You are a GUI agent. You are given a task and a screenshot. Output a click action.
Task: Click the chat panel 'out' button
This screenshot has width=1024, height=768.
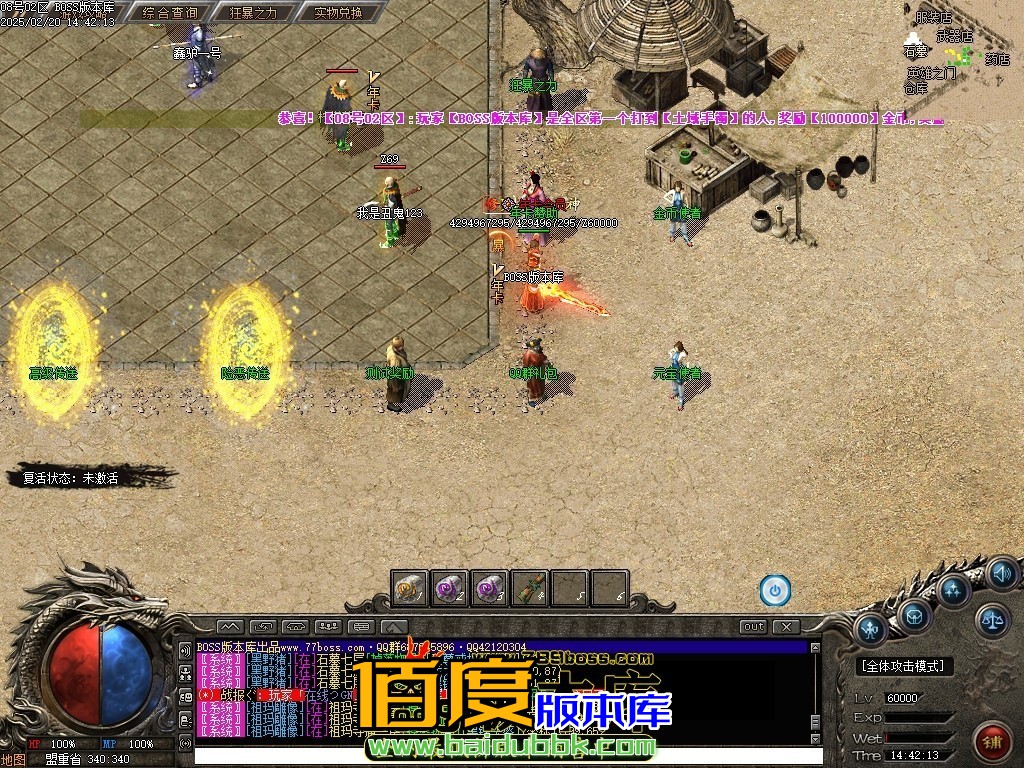point(754,627)
